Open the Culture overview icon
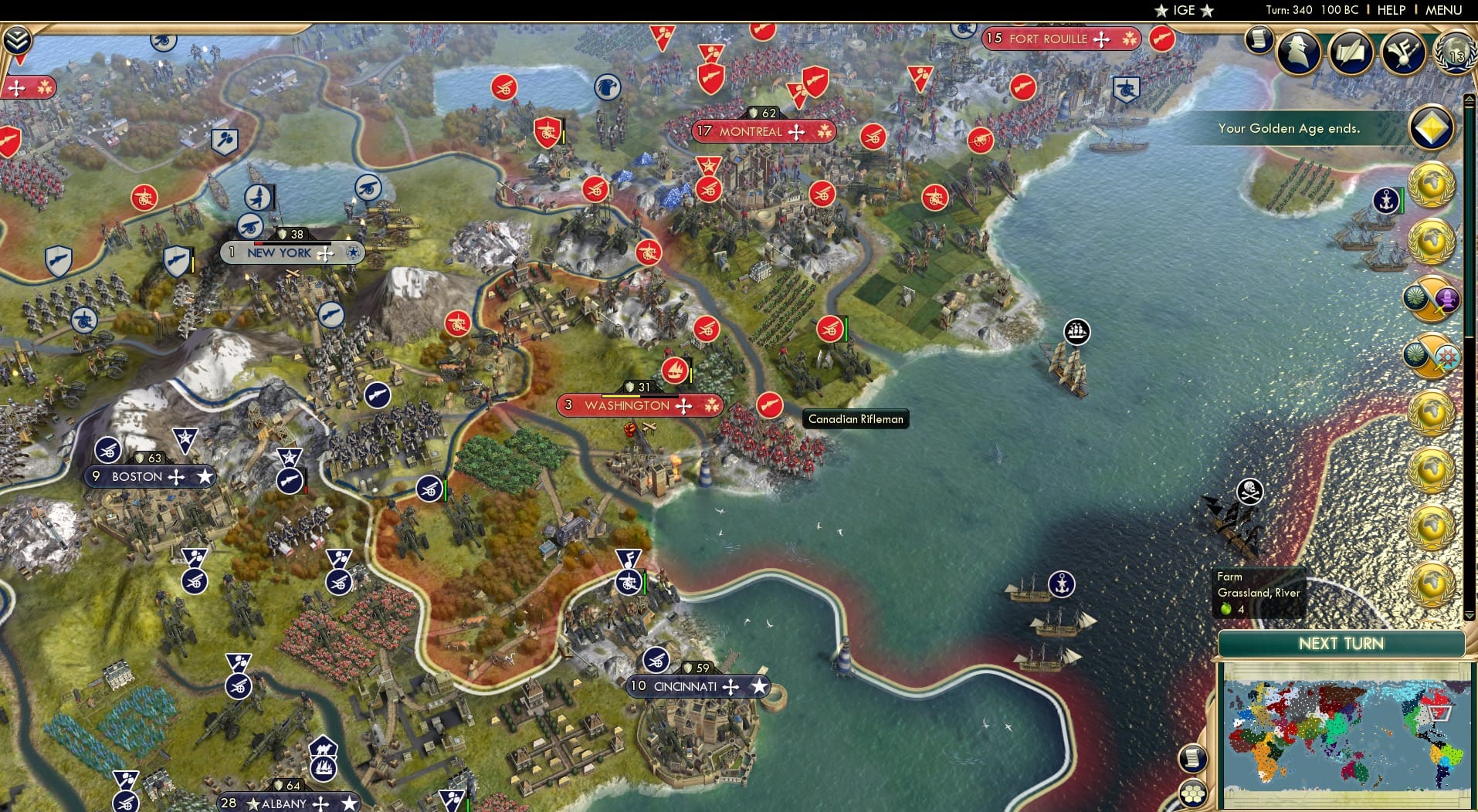This screenshot has width=1478, height=812. 1402,52
